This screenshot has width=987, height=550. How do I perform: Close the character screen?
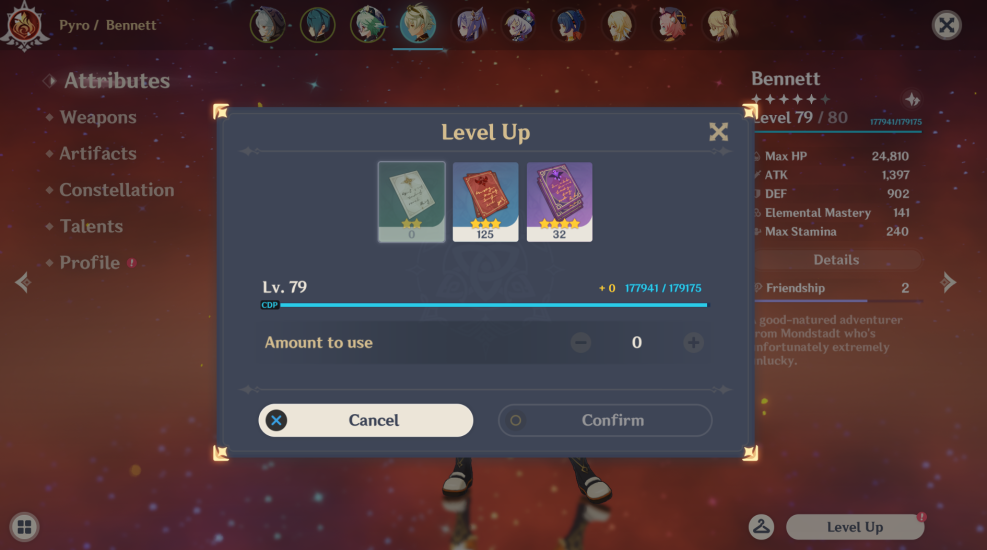coord(946,25)
